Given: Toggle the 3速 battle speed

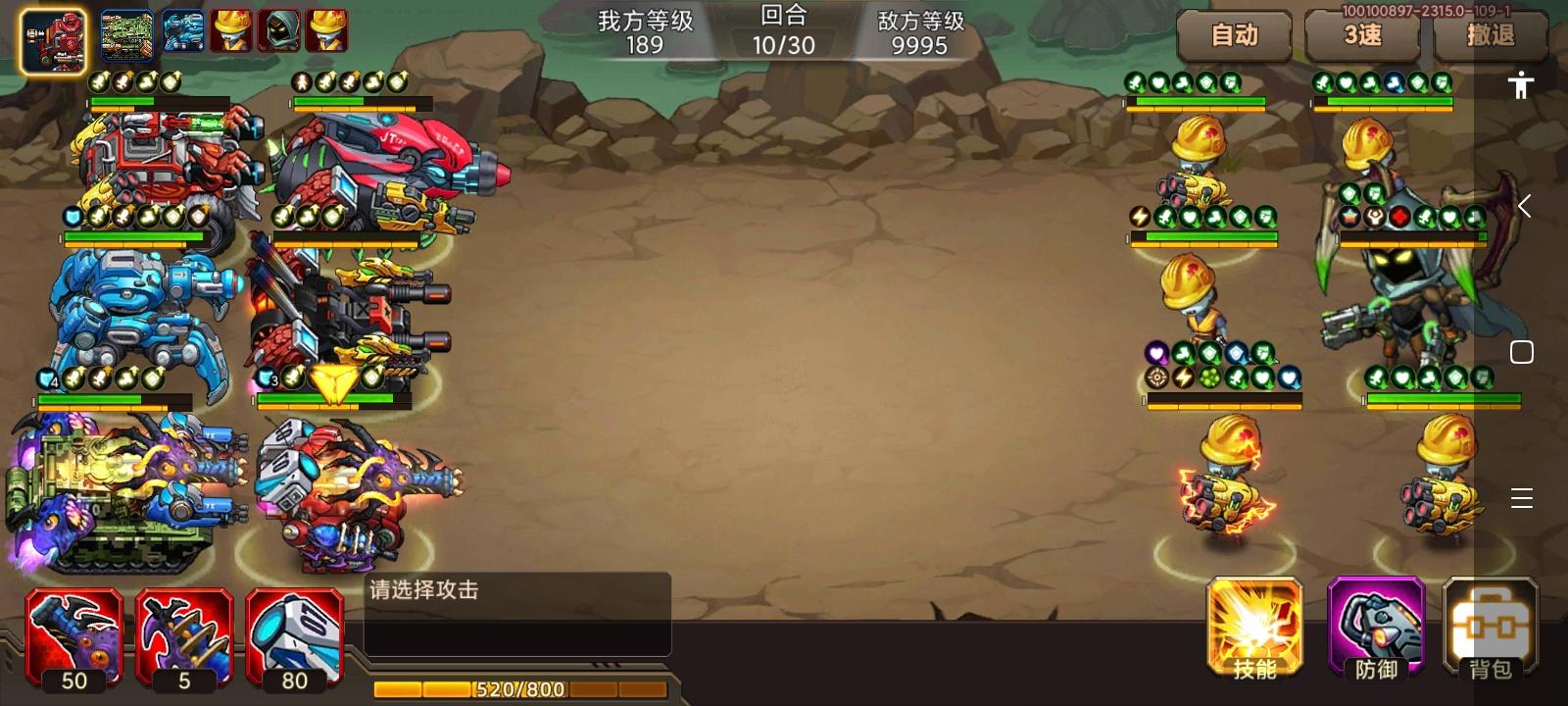Looking at the screenshot, I should pyautogui.click(x=1362, y=35).
